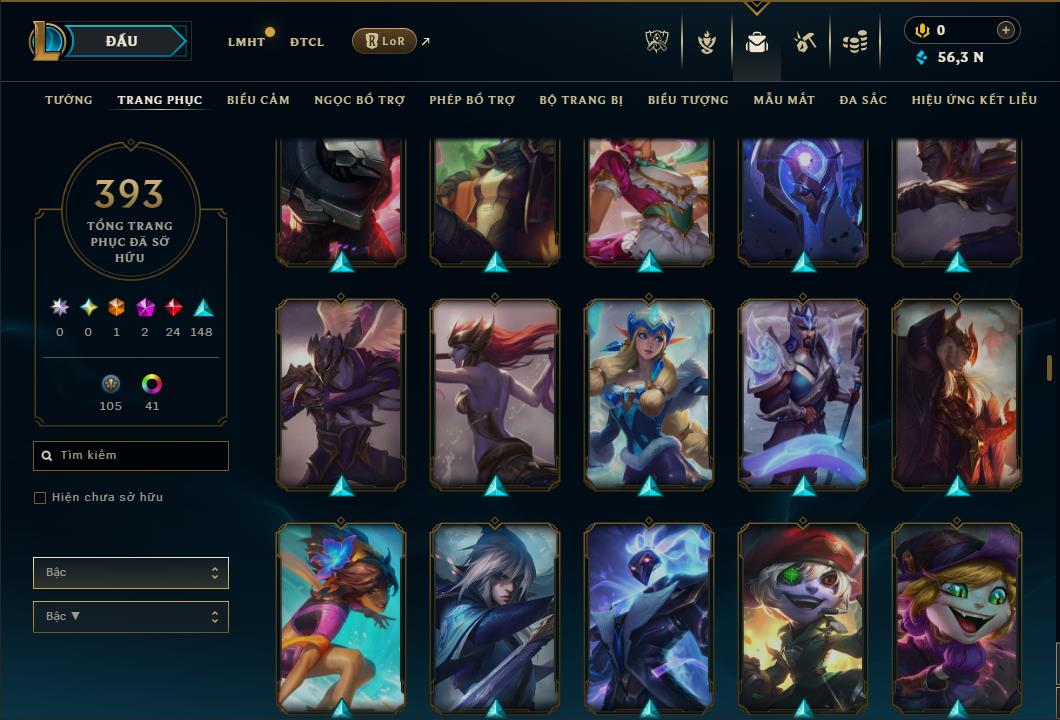Switch to the LMHT game mode
1060x720 pixels.
tap(246, 42)
